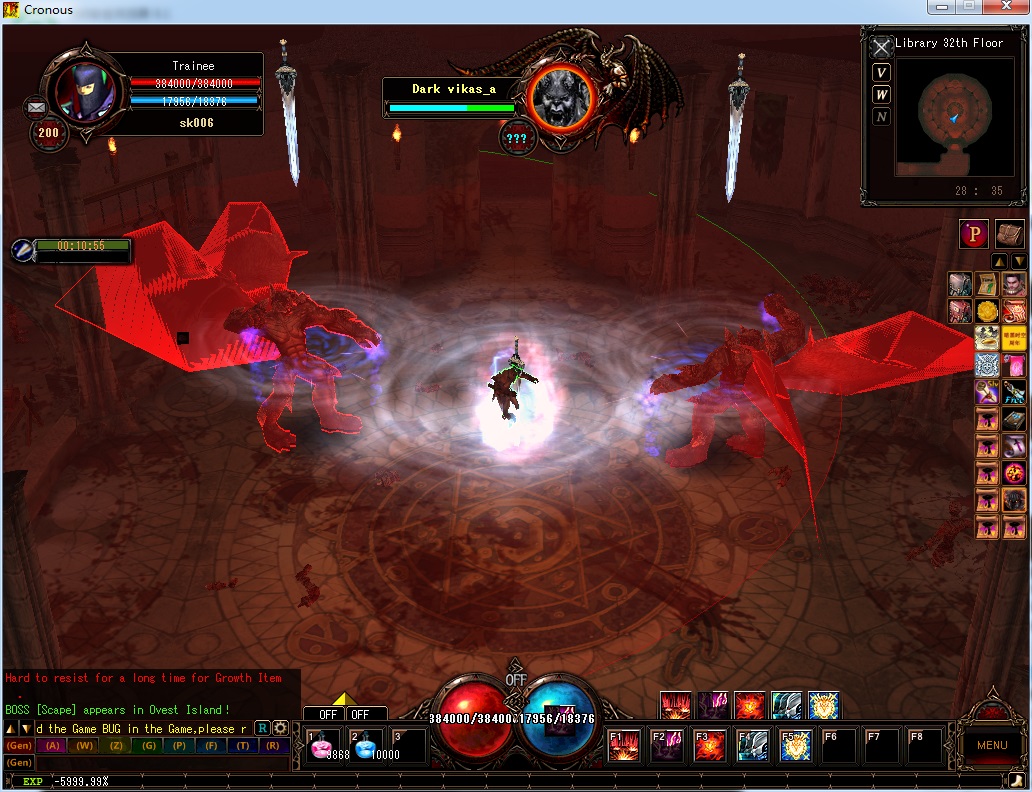Use the F5 golden lion skill
Image resolution: width=1032 pixels, height=792 pixels.
796,746
